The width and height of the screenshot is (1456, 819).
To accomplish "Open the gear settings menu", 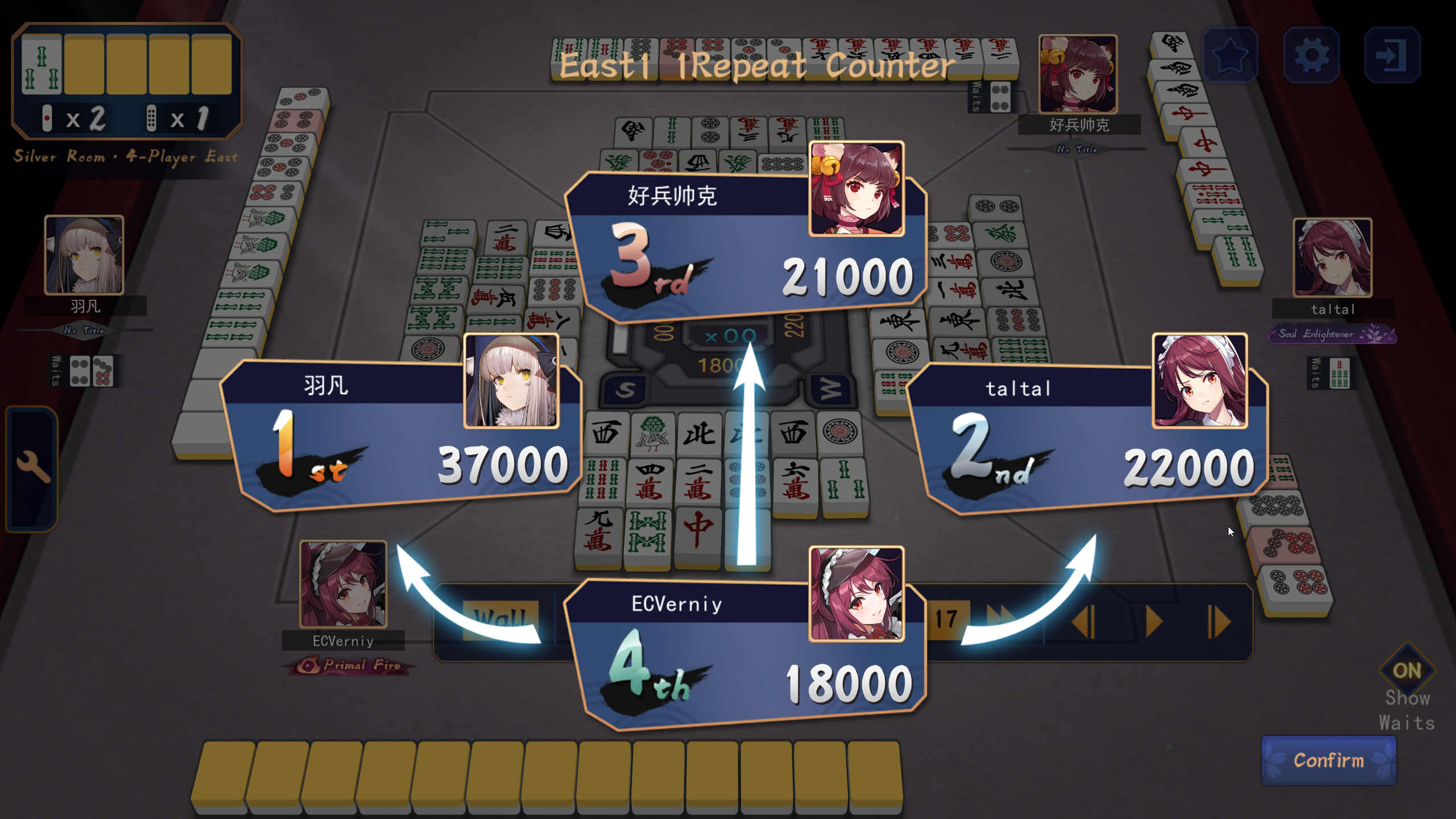I will 1311,55.
